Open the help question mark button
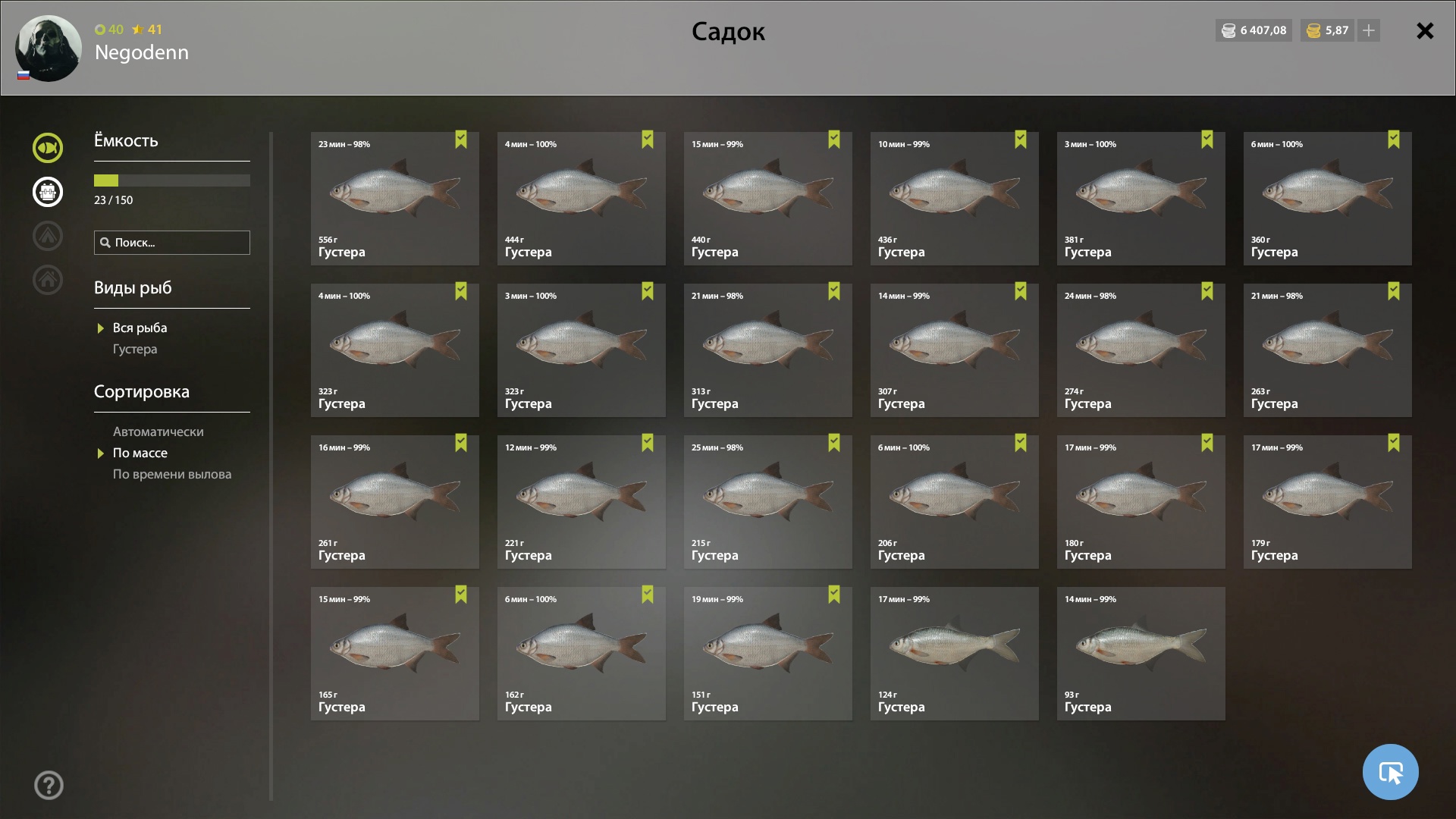Screen dimensions: 1456x819 click(49, 786)
